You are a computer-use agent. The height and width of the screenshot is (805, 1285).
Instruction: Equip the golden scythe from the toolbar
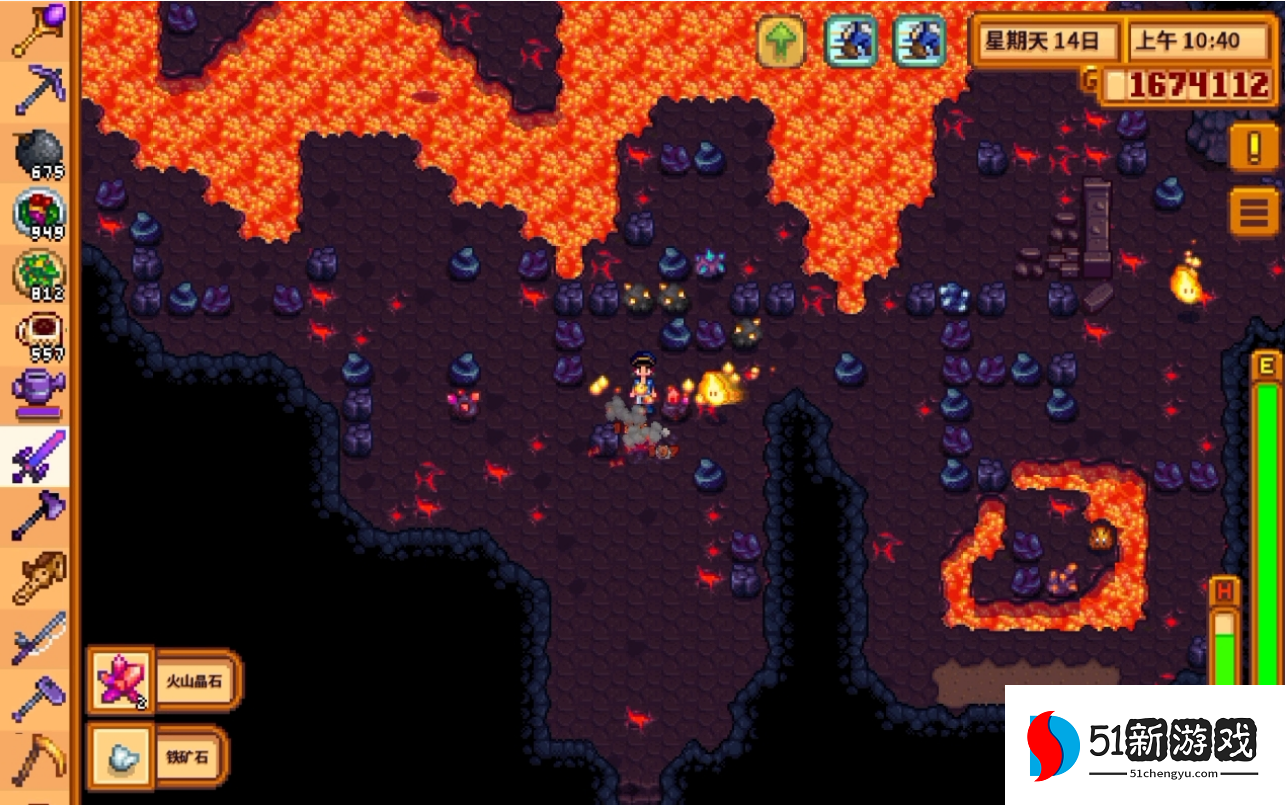click(x=38, y=760)
